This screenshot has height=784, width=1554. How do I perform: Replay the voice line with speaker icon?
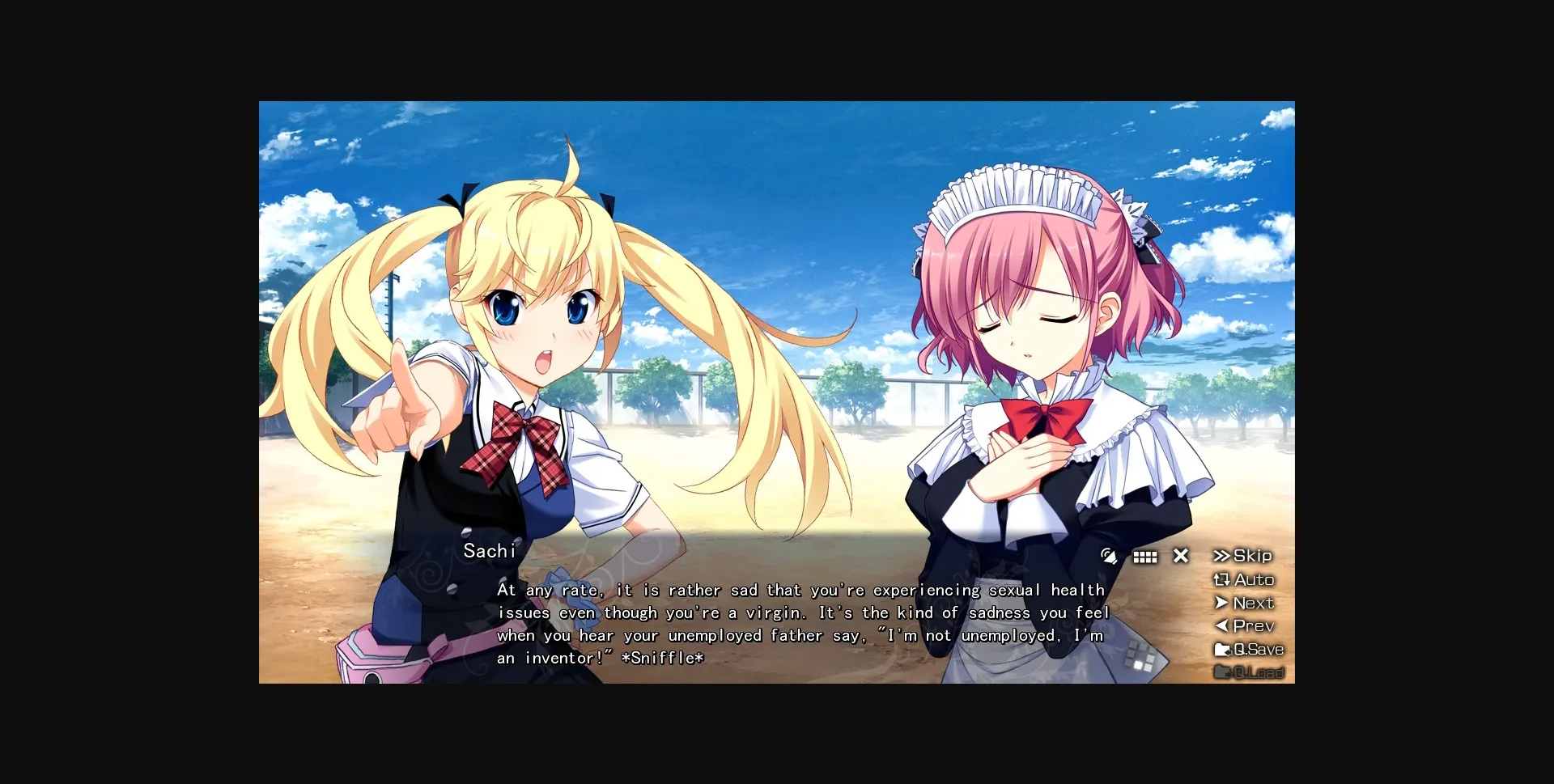1109,556
